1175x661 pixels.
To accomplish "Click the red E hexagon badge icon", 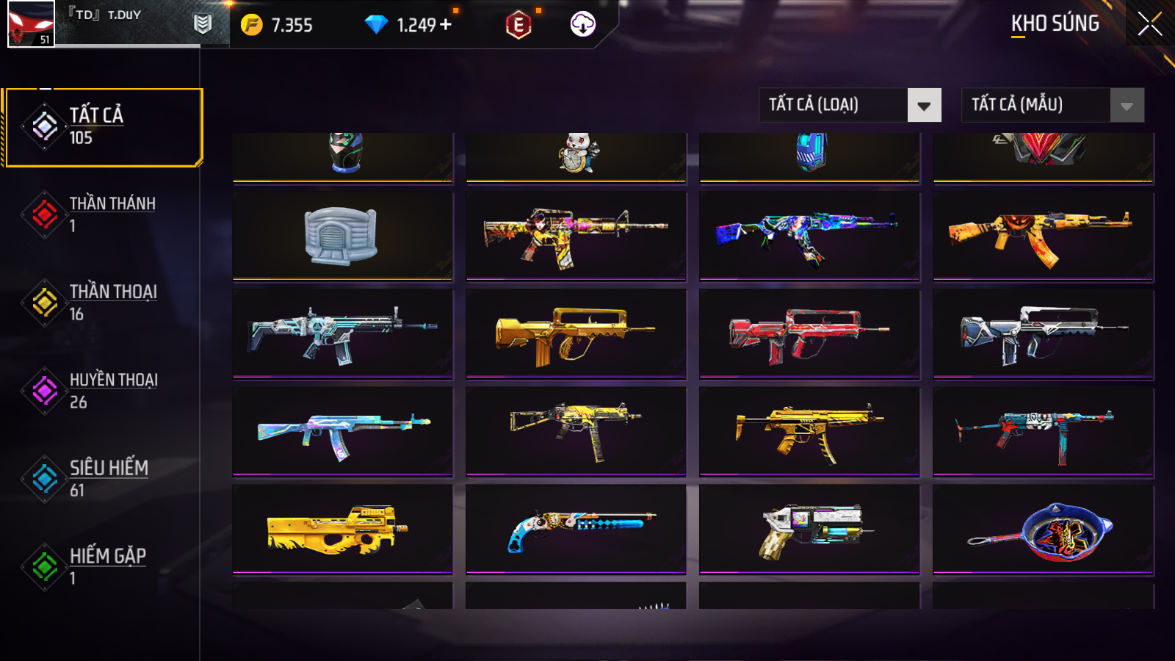I will pyautogui.click(x=518, y=26).
